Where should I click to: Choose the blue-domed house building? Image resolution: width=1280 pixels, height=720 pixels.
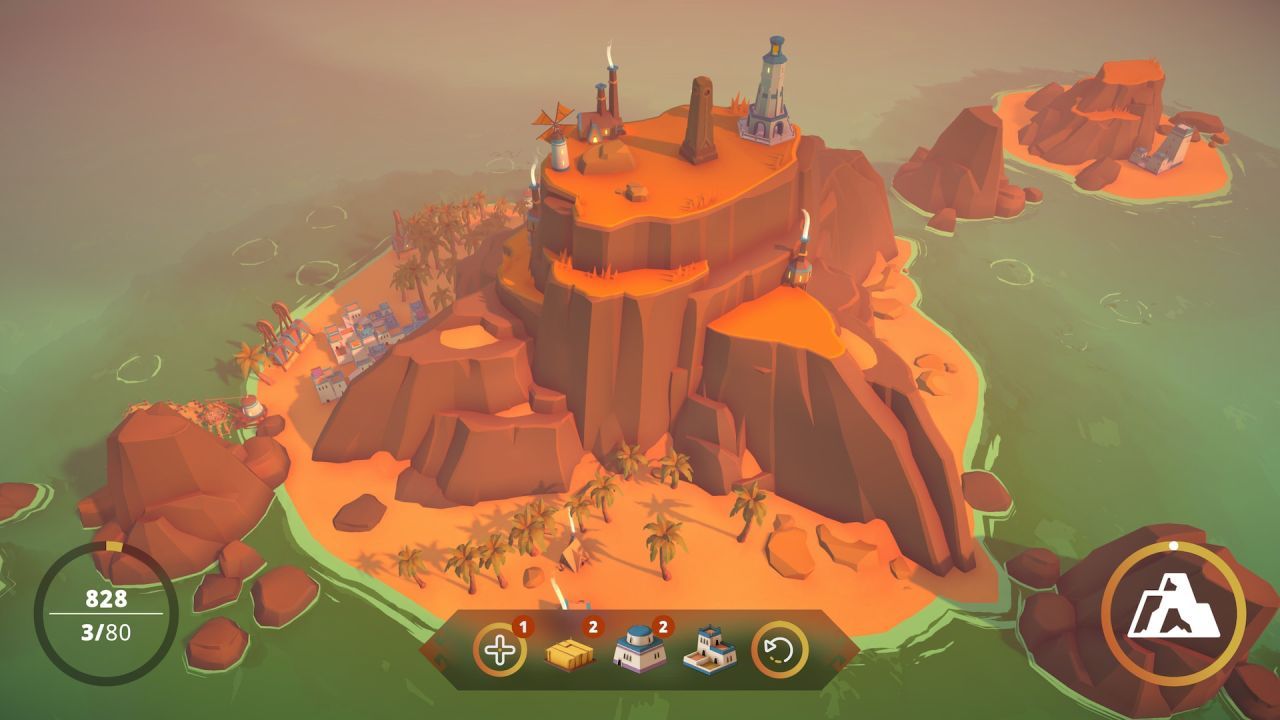tap(638, 650)
